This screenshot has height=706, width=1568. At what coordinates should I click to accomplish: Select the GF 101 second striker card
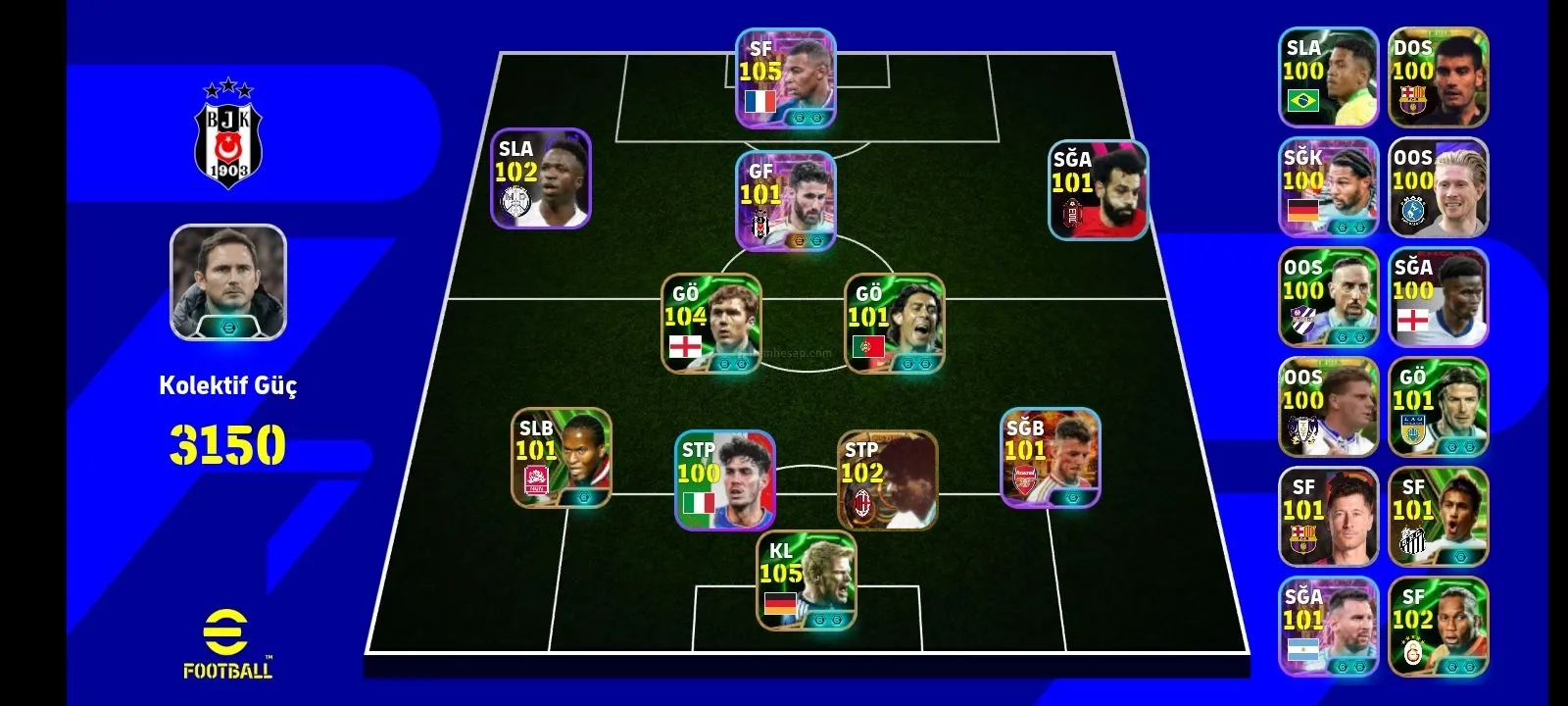click(x=786, y=201)
